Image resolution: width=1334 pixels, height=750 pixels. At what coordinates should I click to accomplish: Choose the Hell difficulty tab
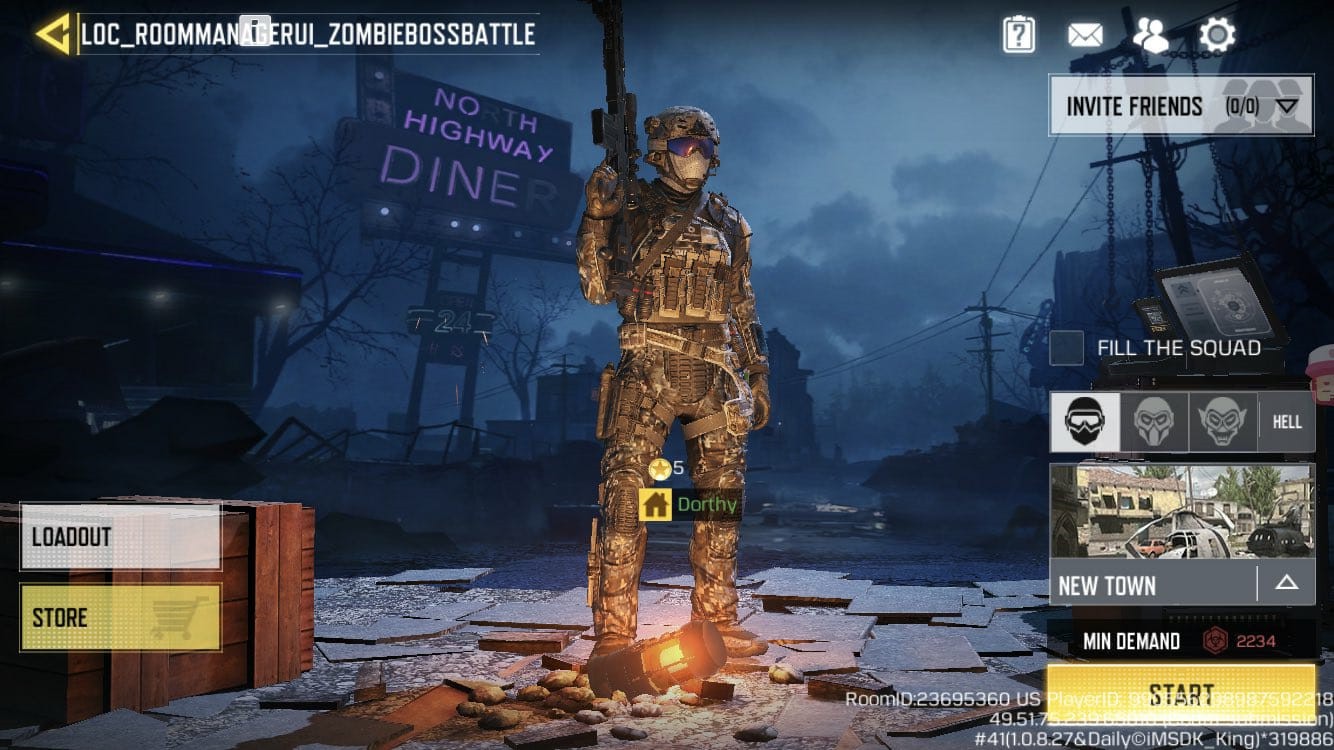click(x=1287, y=422)
